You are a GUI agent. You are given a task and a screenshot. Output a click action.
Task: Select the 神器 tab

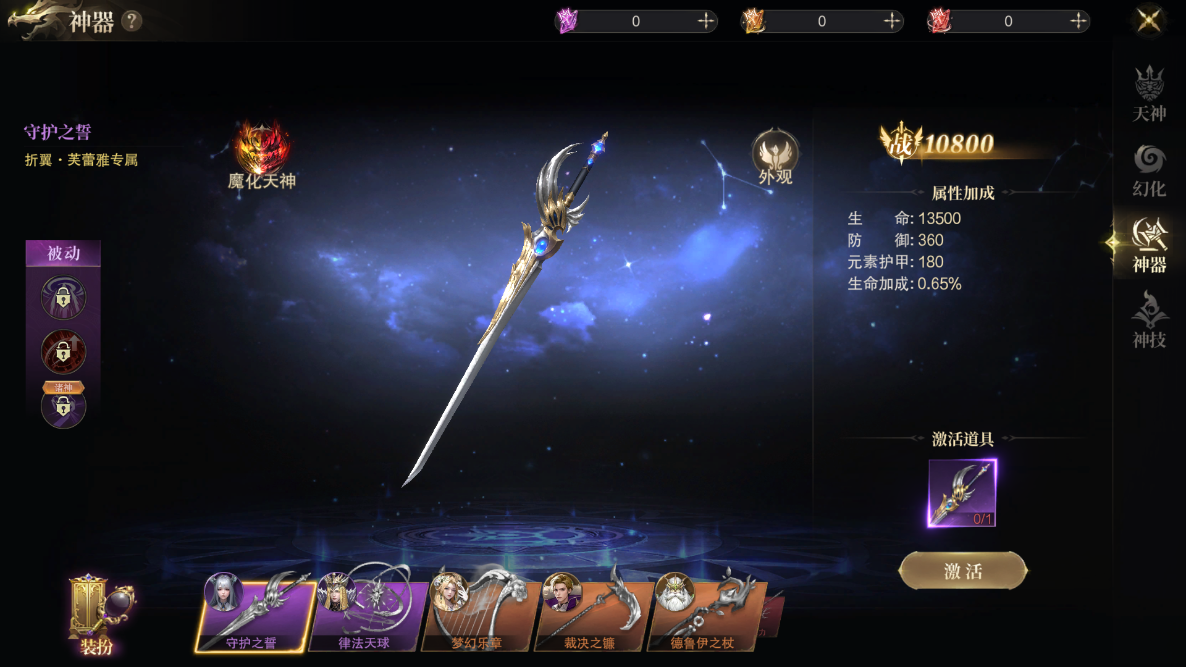(1149, 246)
